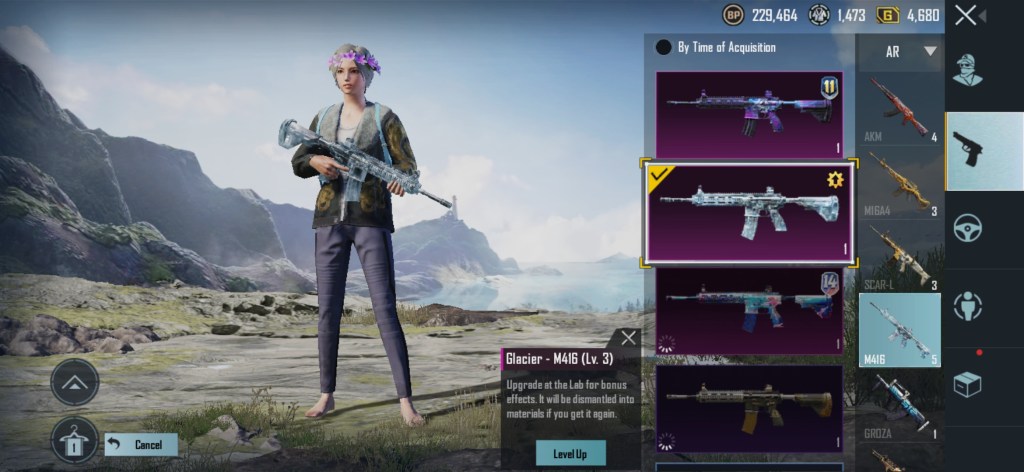Screen dimensions: 1024x472
Task: Choose the pink and blue M416 skin
Action: tap(748, 311)
